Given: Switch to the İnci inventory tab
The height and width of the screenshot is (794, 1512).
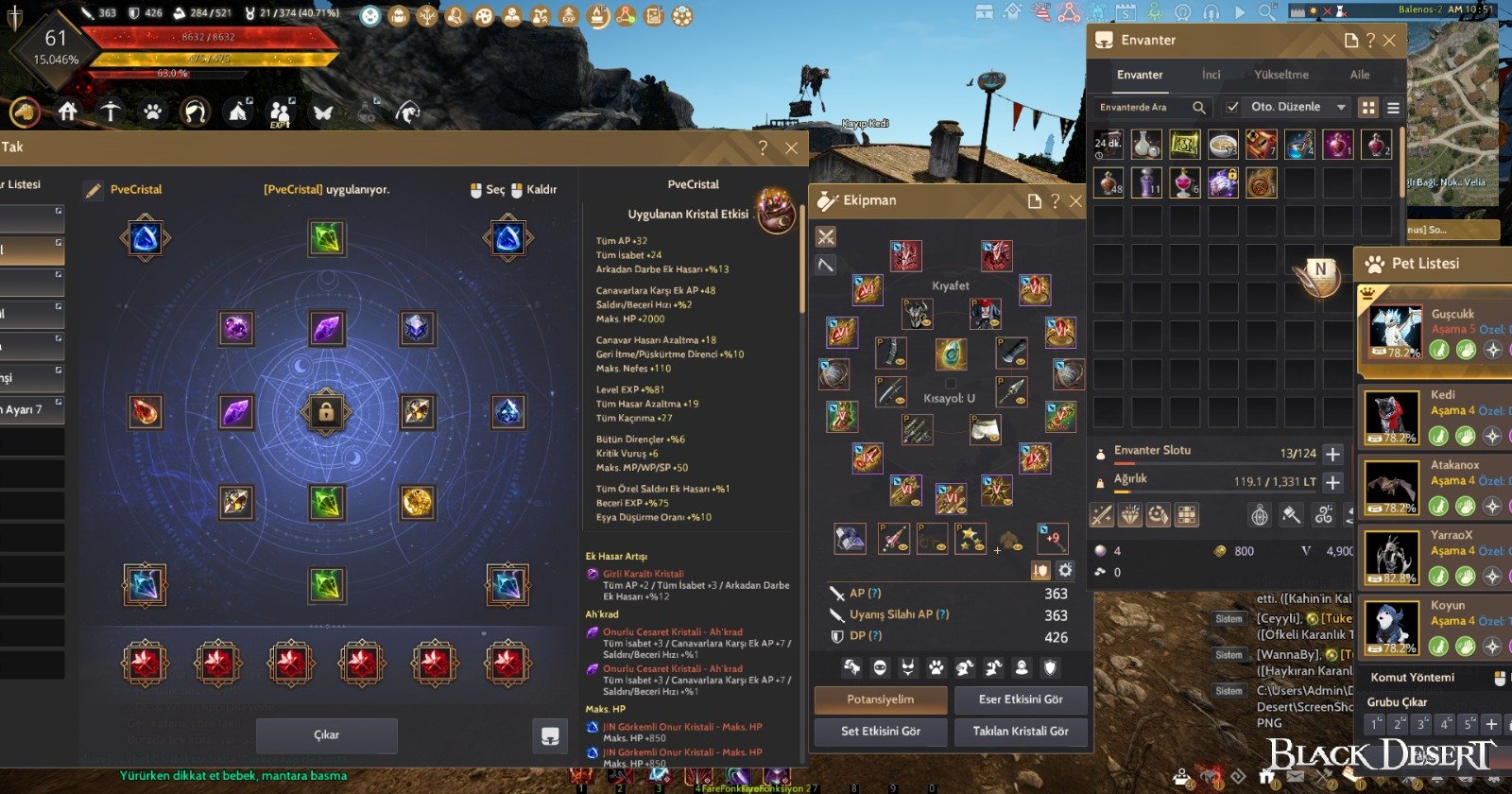Looking at the screenshot, I should tap(1211, 75).
